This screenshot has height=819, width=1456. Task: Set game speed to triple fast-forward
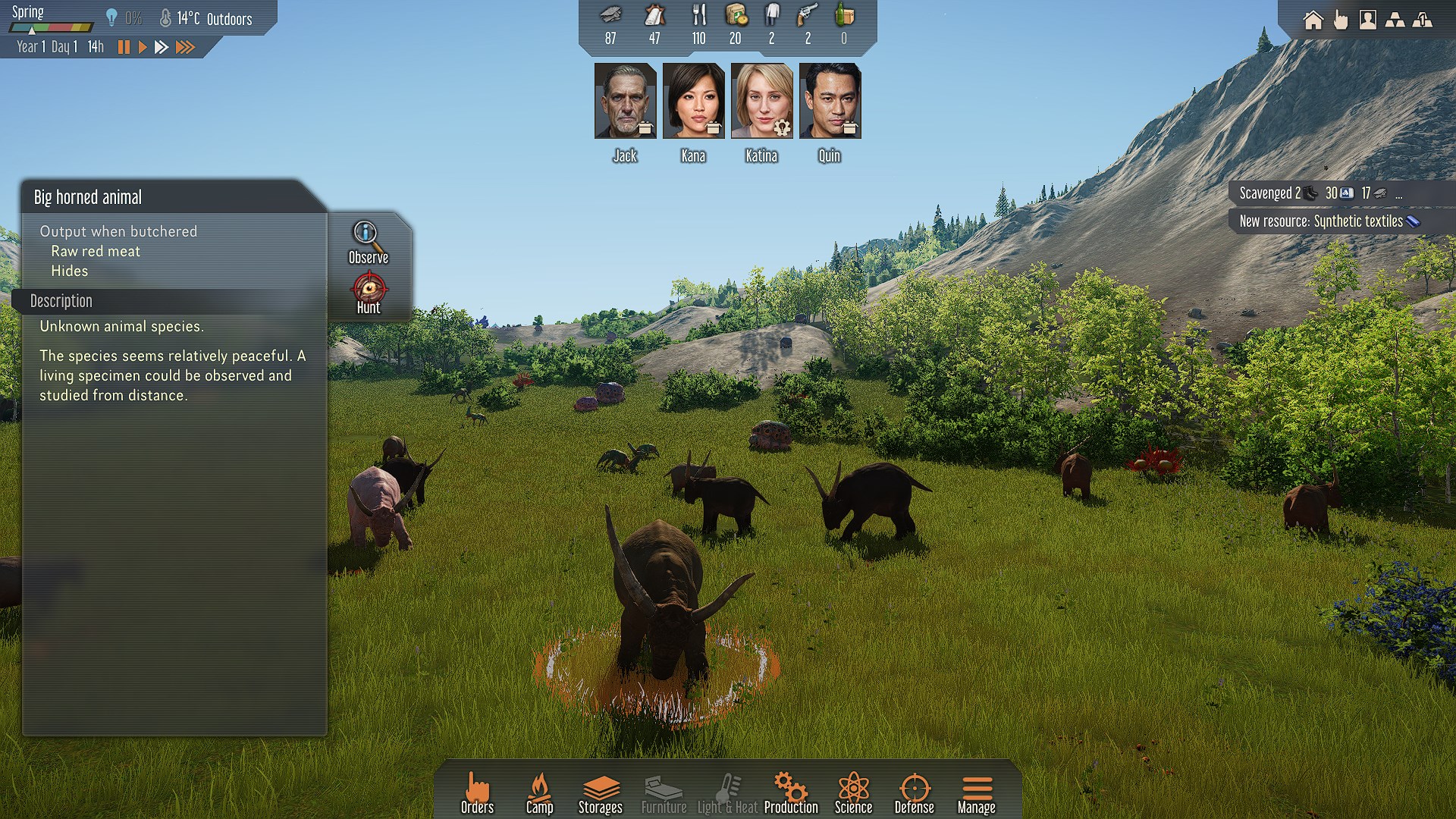(185, 47)
